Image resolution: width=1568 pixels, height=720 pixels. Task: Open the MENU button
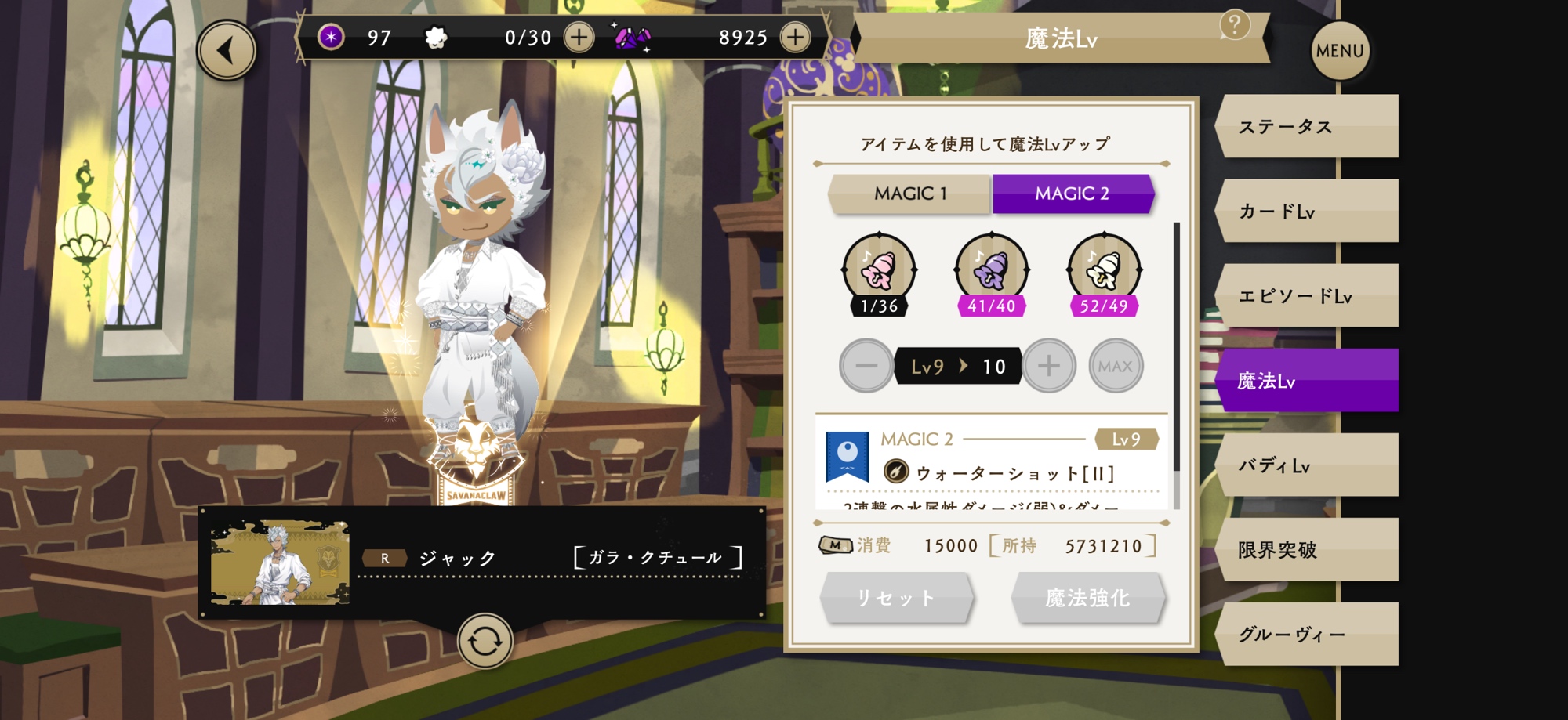coord(1340,51)
